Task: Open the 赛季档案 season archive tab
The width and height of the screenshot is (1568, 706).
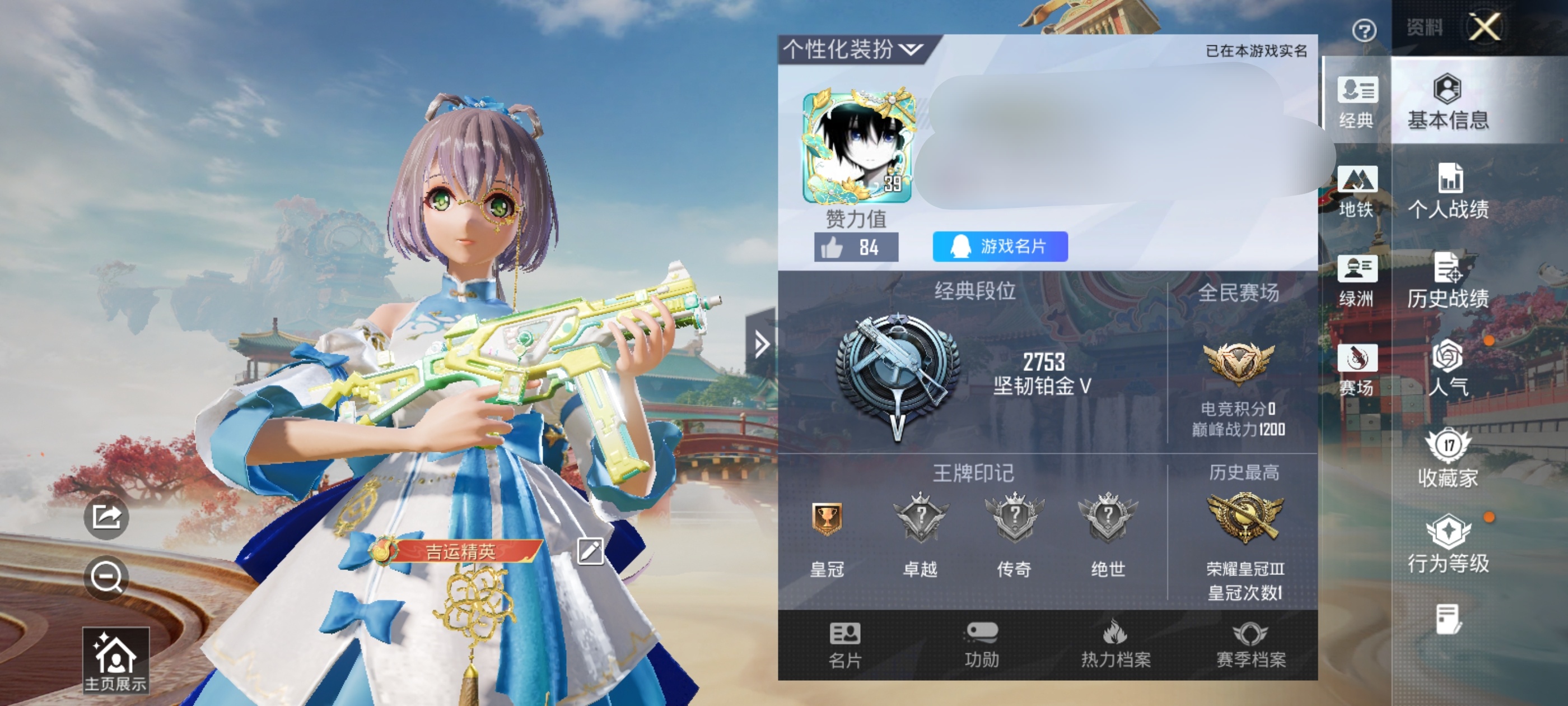Action: point(1250,645)
